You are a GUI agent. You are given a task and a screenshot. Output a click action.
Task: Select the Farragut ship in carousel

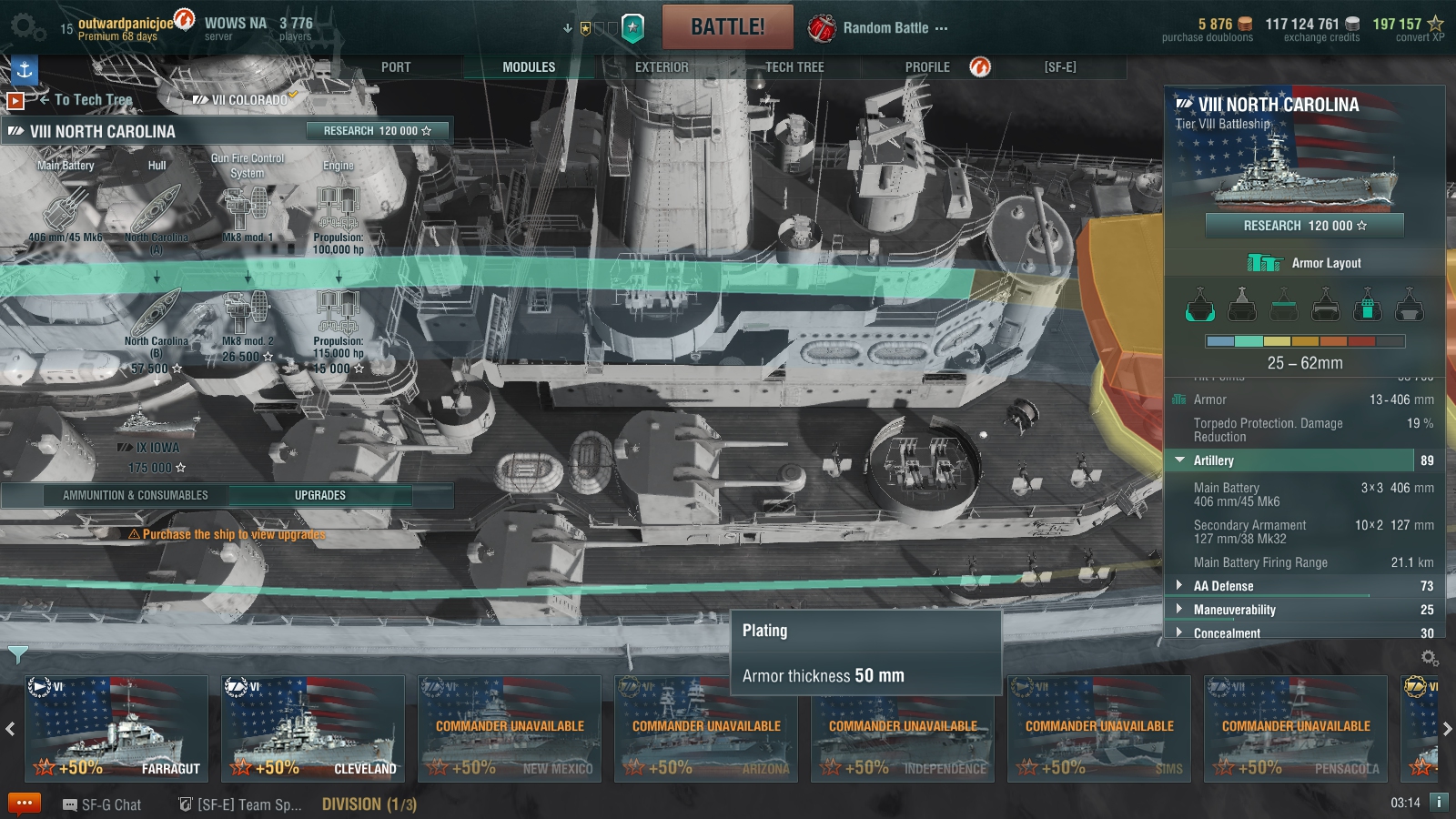[x=116, y=728]
